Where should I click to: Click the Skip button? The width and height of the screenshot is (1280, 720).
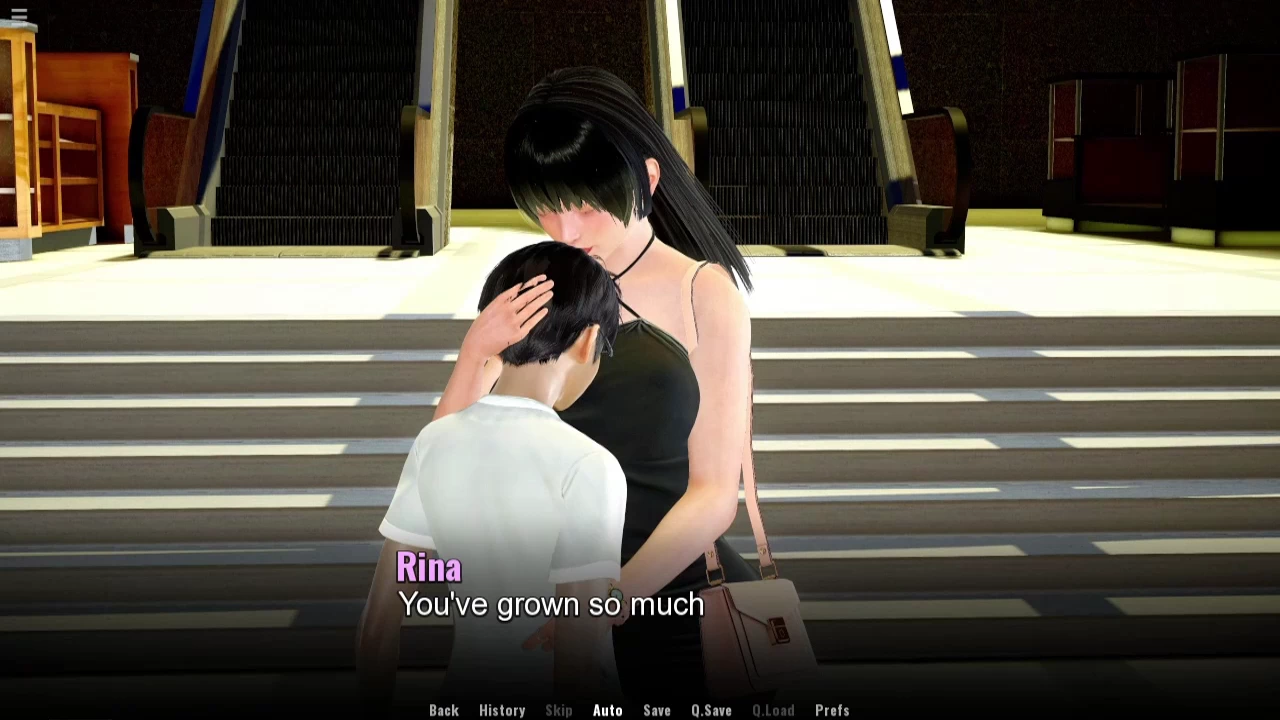(559, 710)
